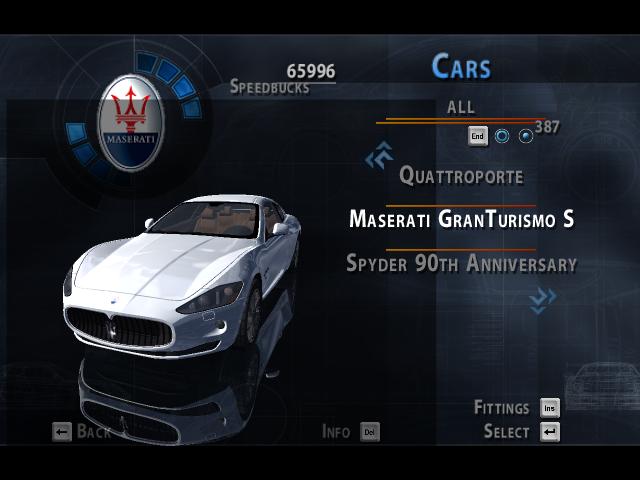Go Back to the previous menu
Viewport: 640px width, 480px height.
coord(82,432)
